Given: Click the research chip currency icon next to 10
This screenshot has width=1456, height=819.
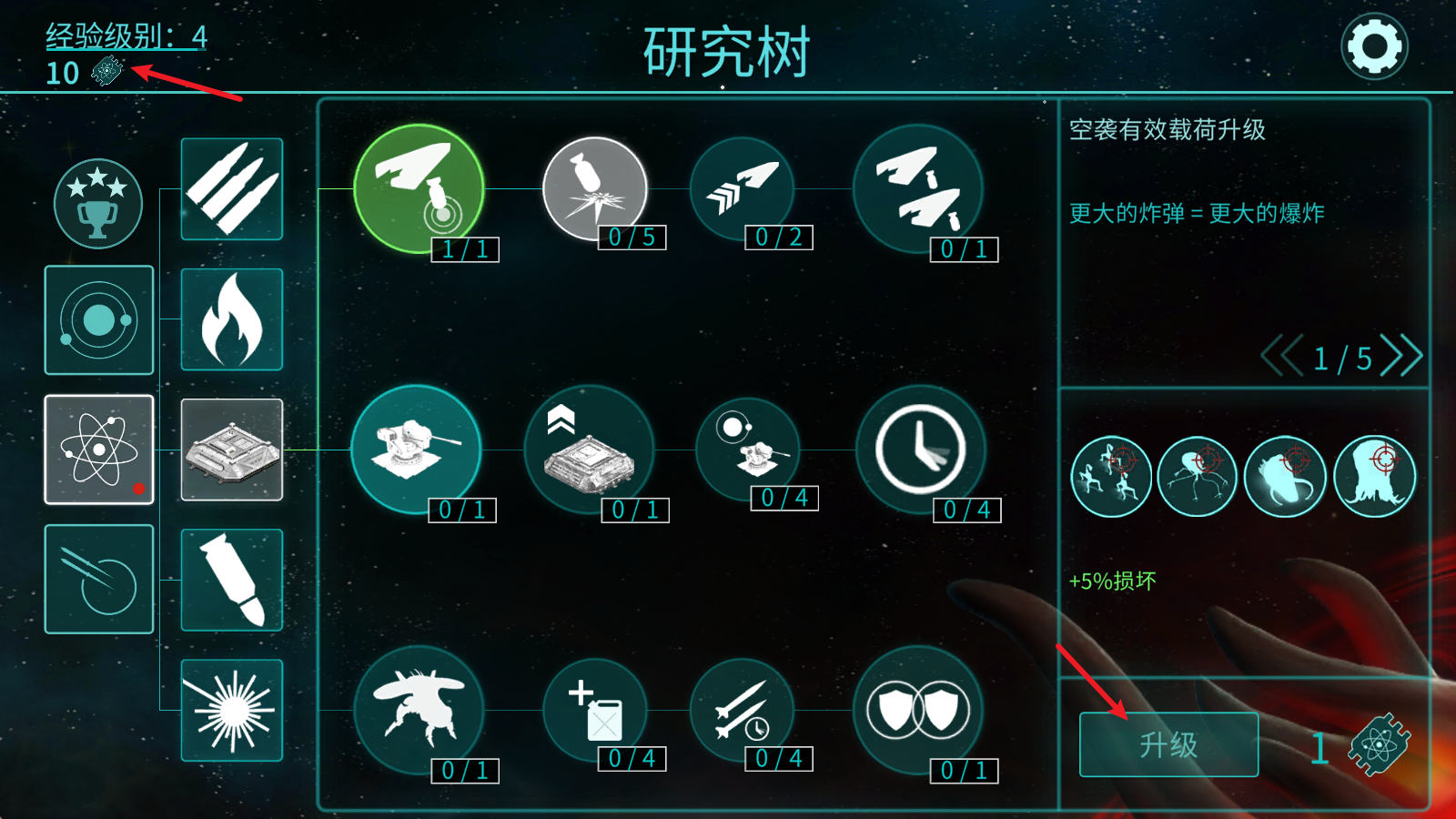Looking at the screenshot, I should coord(105,71).
